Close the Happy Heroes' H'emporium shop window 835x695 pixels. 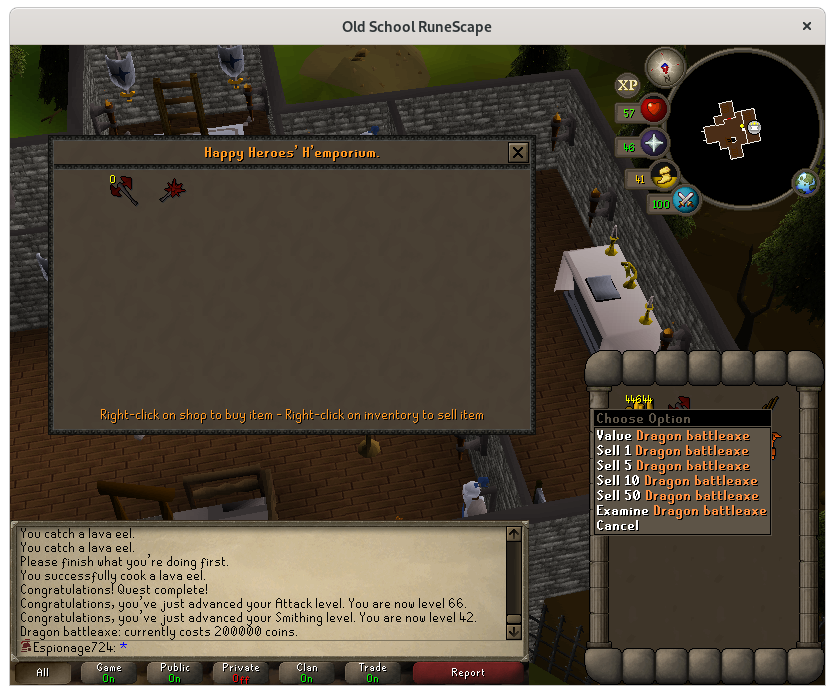coord(517,152)
